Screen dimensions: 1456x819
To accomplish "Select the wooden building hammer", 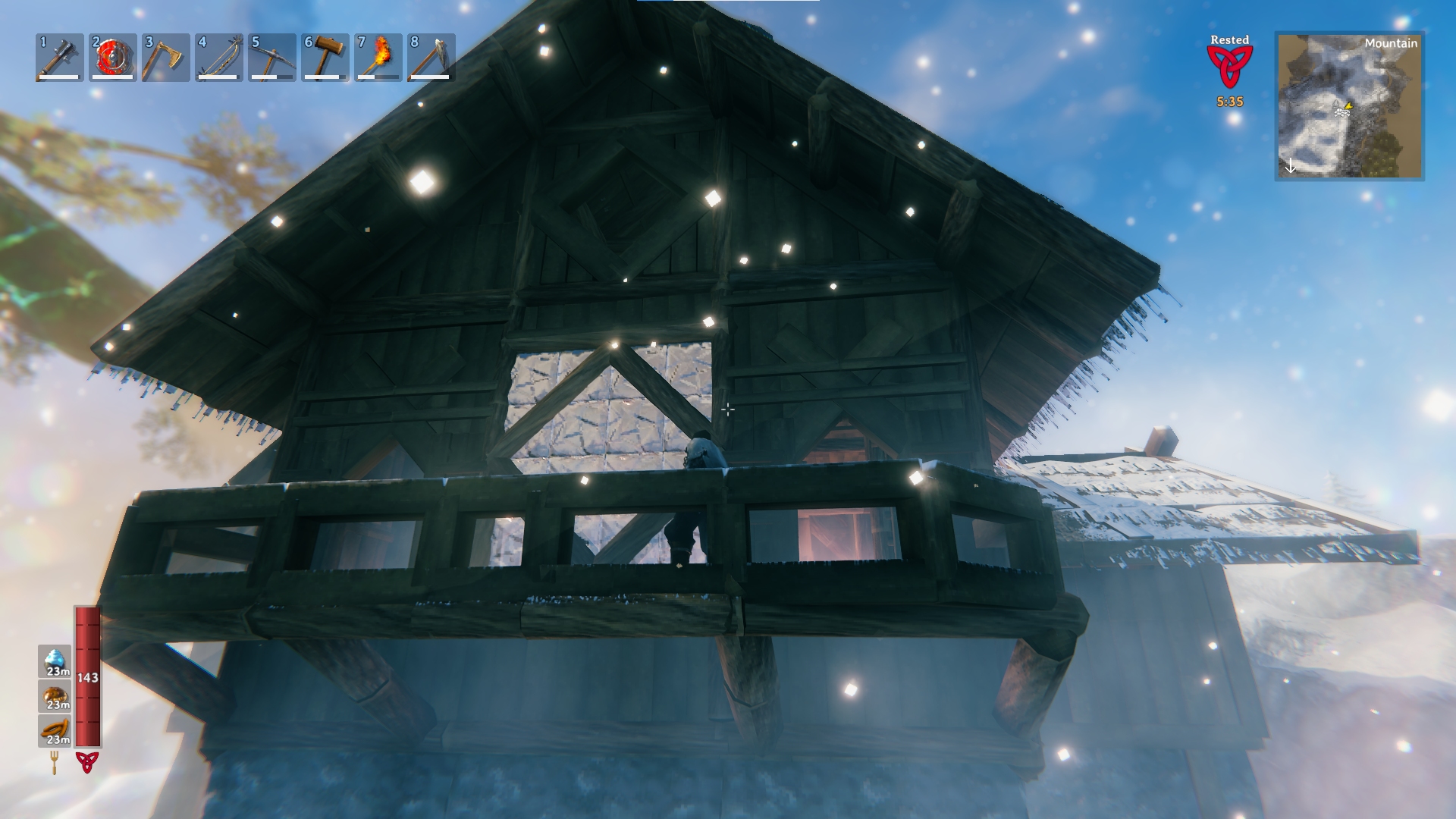I will coord(325,57).
